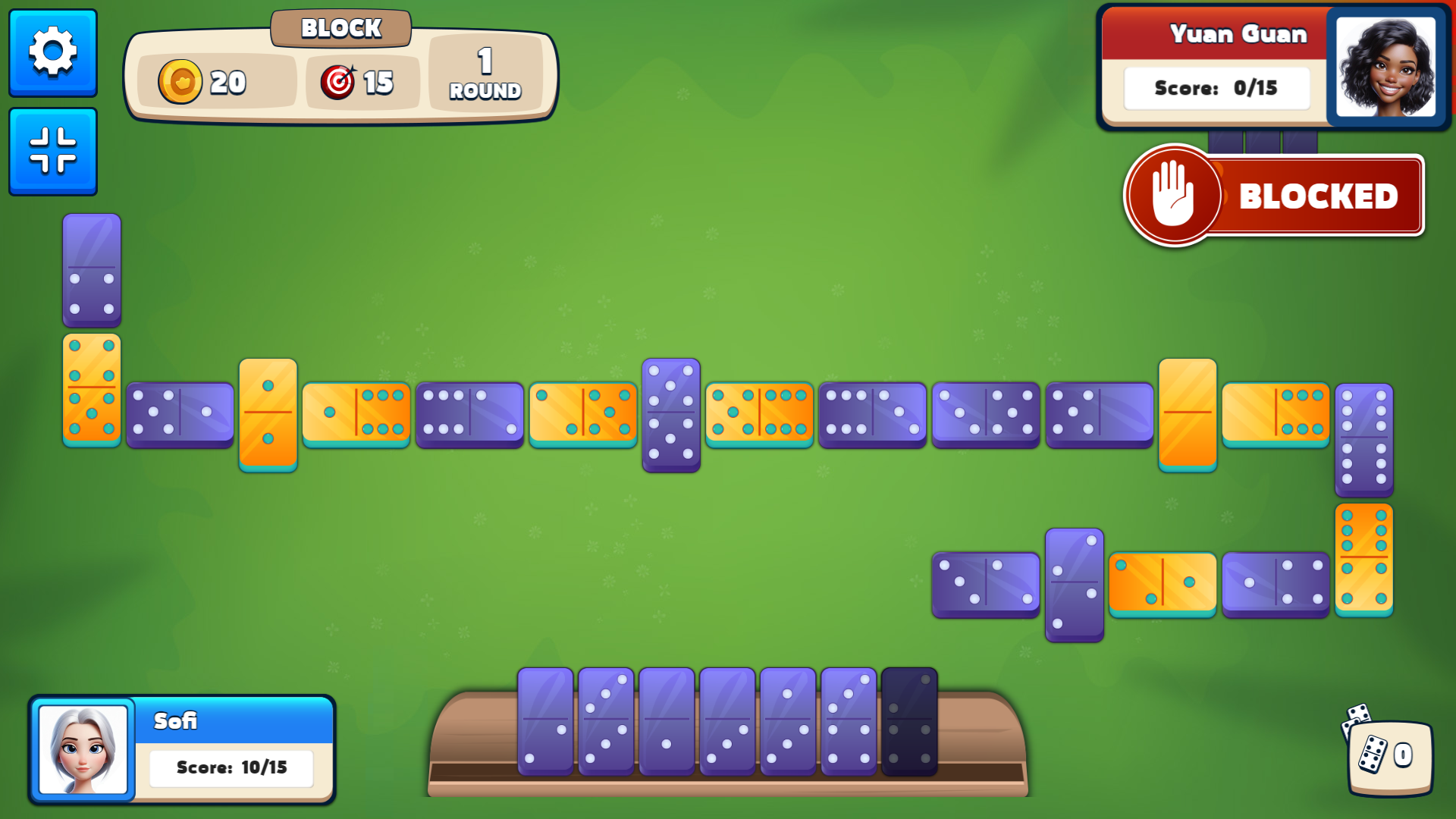Select the blank-two domino in hand
This screenshot has height=819, width=1456.
click(x=545, y=720)
